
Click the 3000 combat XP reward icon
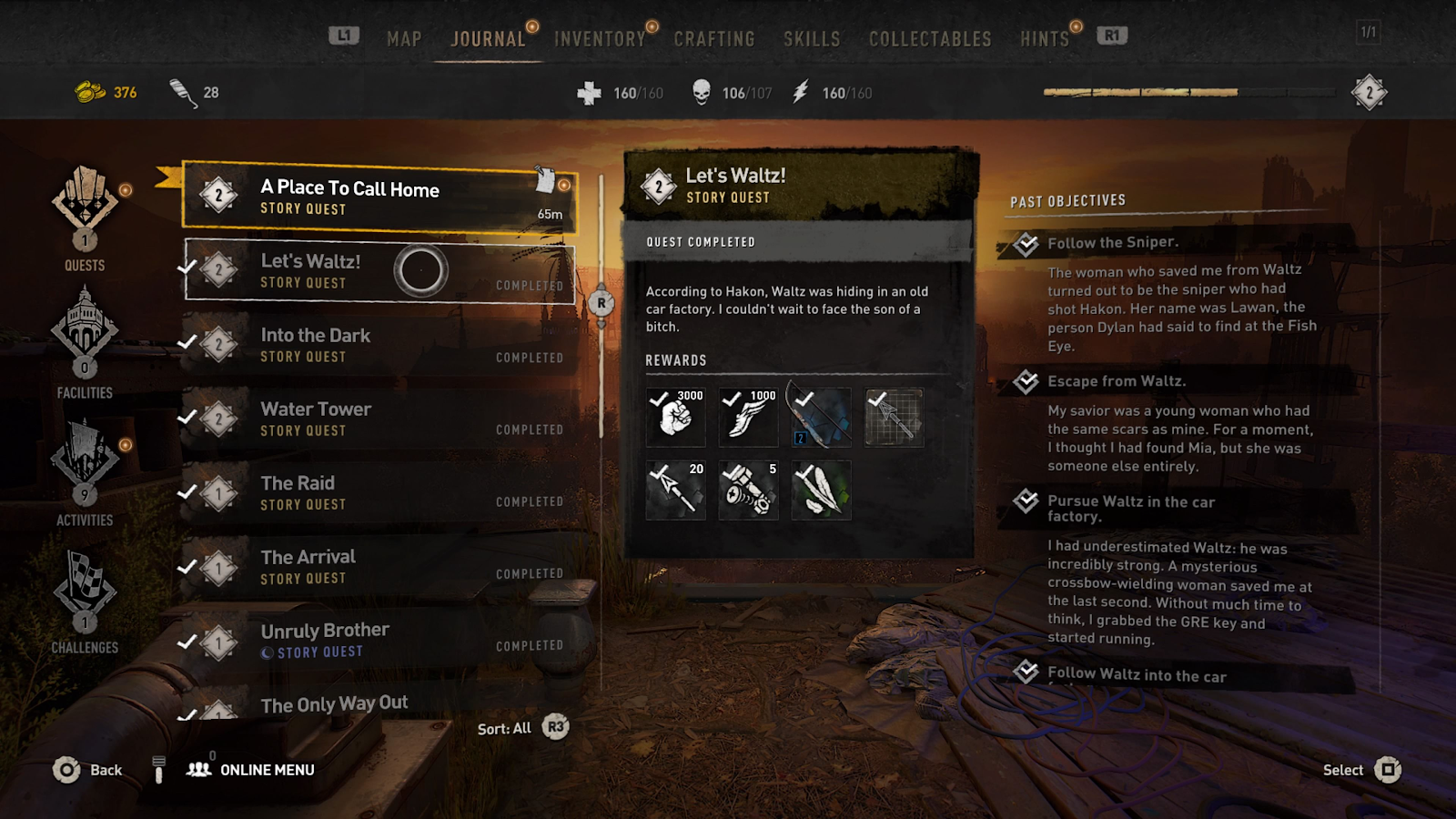pos(675,418)
